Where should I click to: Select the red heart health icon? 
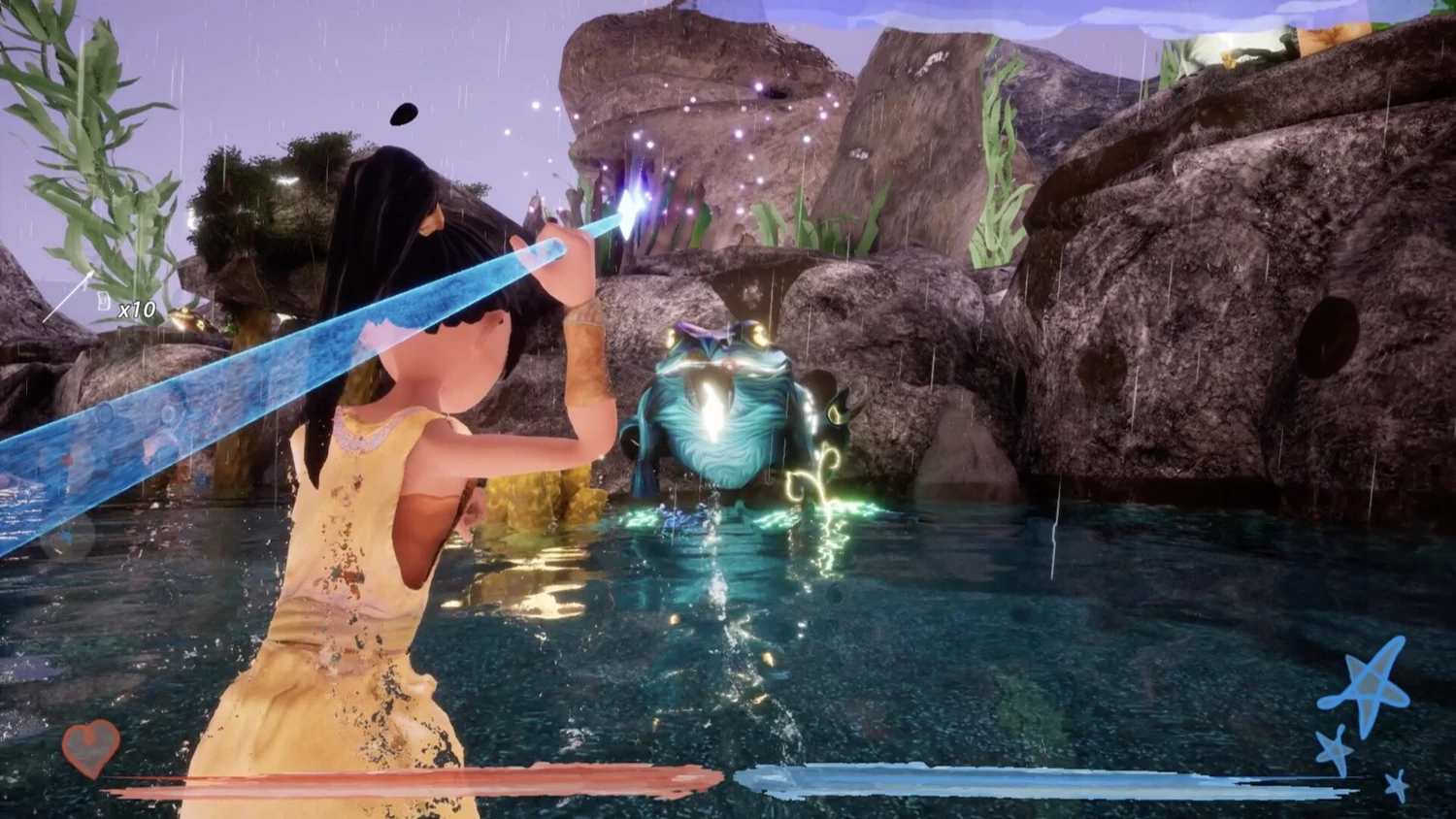[91, 747]
